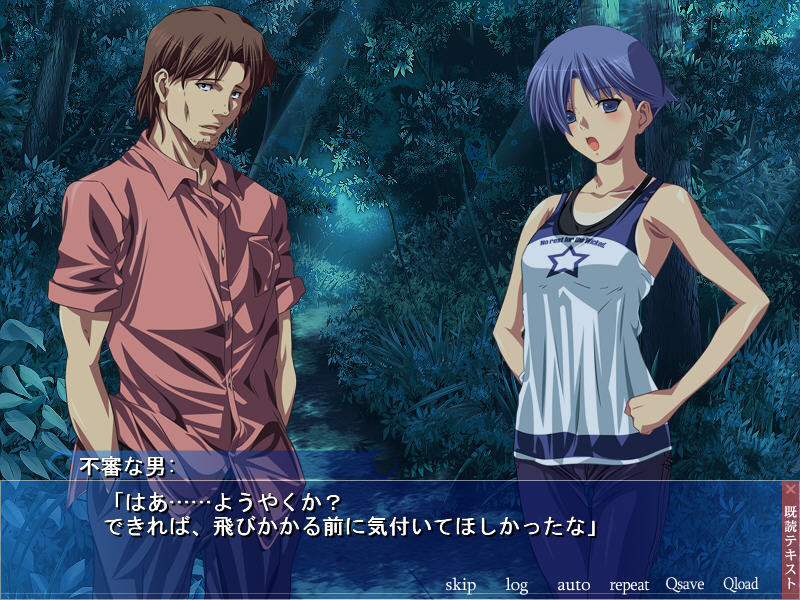Quick save with Qsave
Screen dimensions: 800x600
(685, 584)
